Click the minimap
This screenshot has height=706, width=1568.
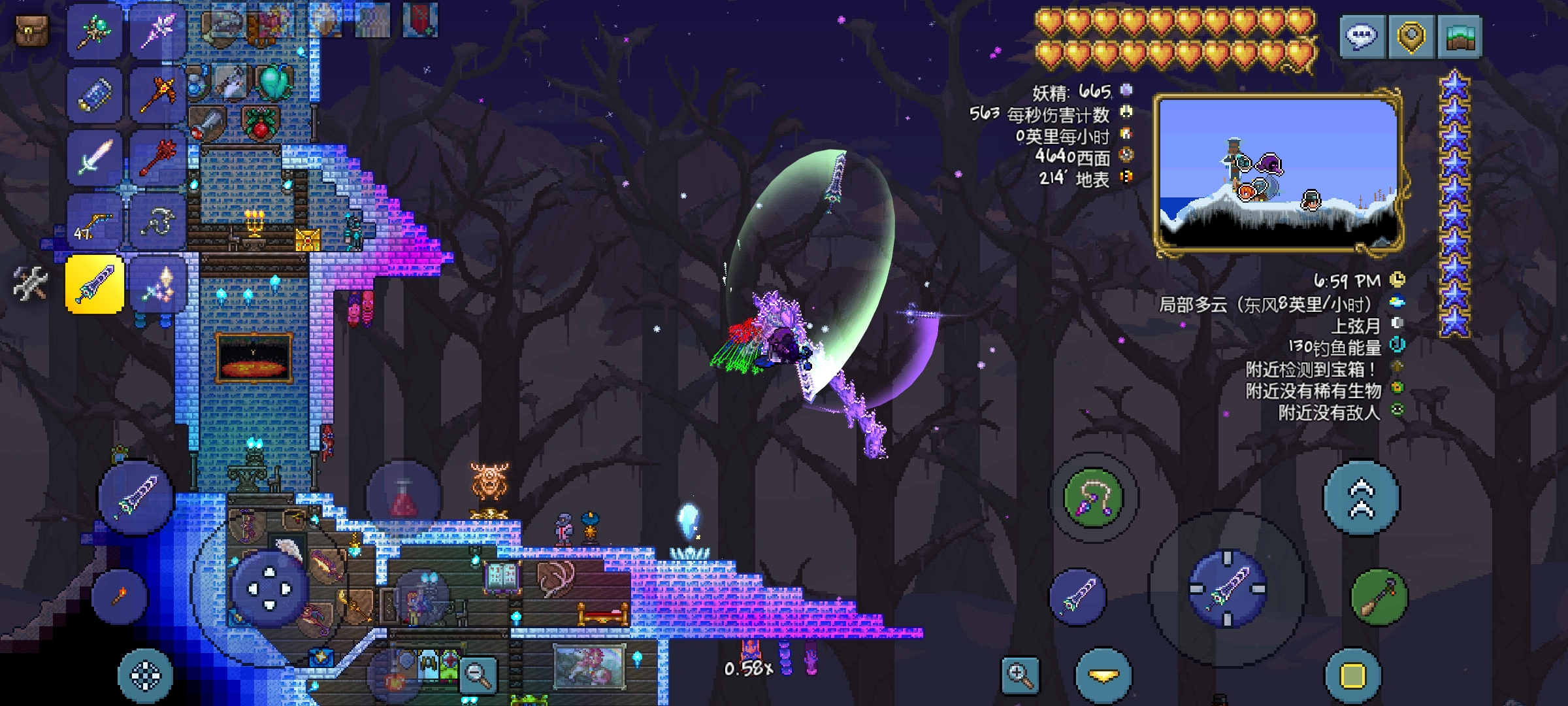pyautogui.click(x=1279, y=173)
